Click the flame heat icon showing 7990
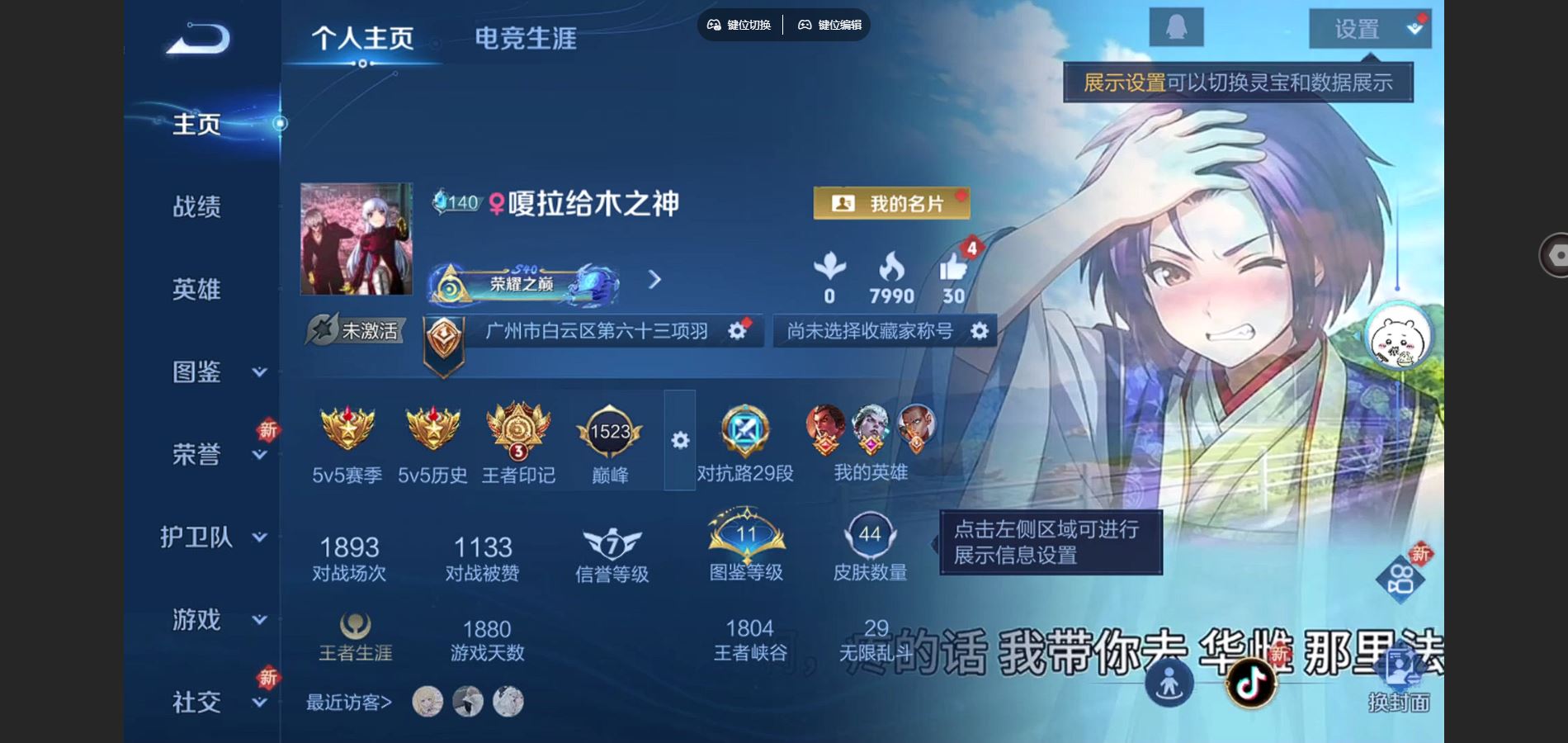 [x=891, y=266]
